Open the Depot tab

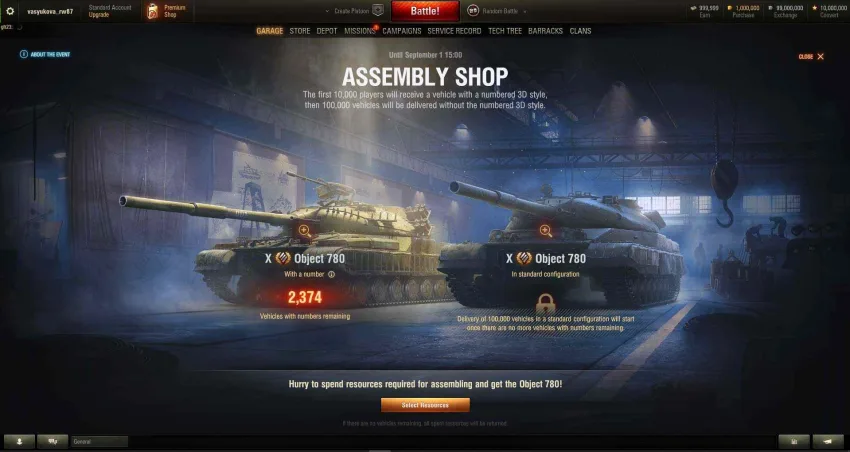click(327, 31)
